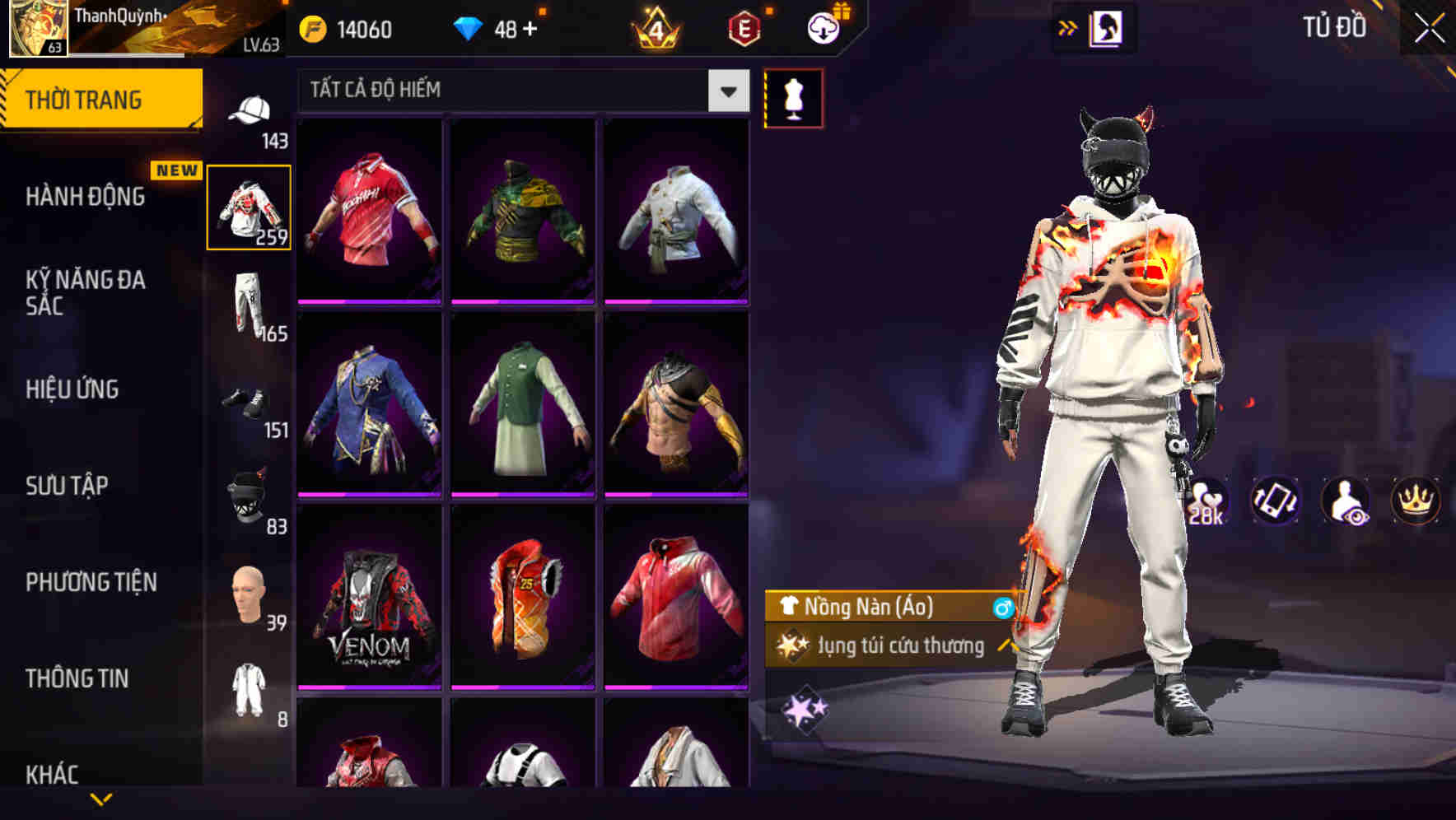Click the mannequin preview icon beside the rarity filter
This screenshot has width=1456, height=820.
click(x=793, y=96)
